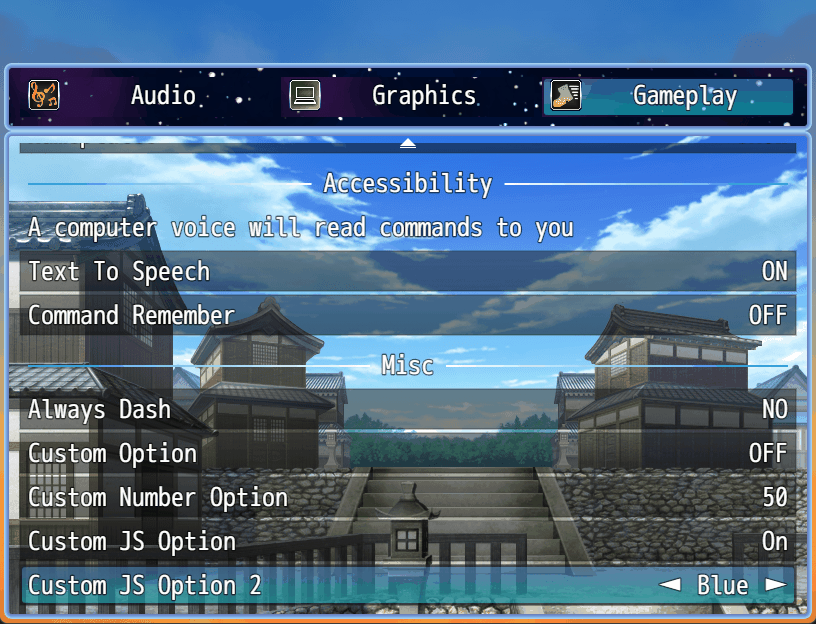Toggle the Text To Speech option
Screen dimensions: 816x624
(x=408, y=271)
